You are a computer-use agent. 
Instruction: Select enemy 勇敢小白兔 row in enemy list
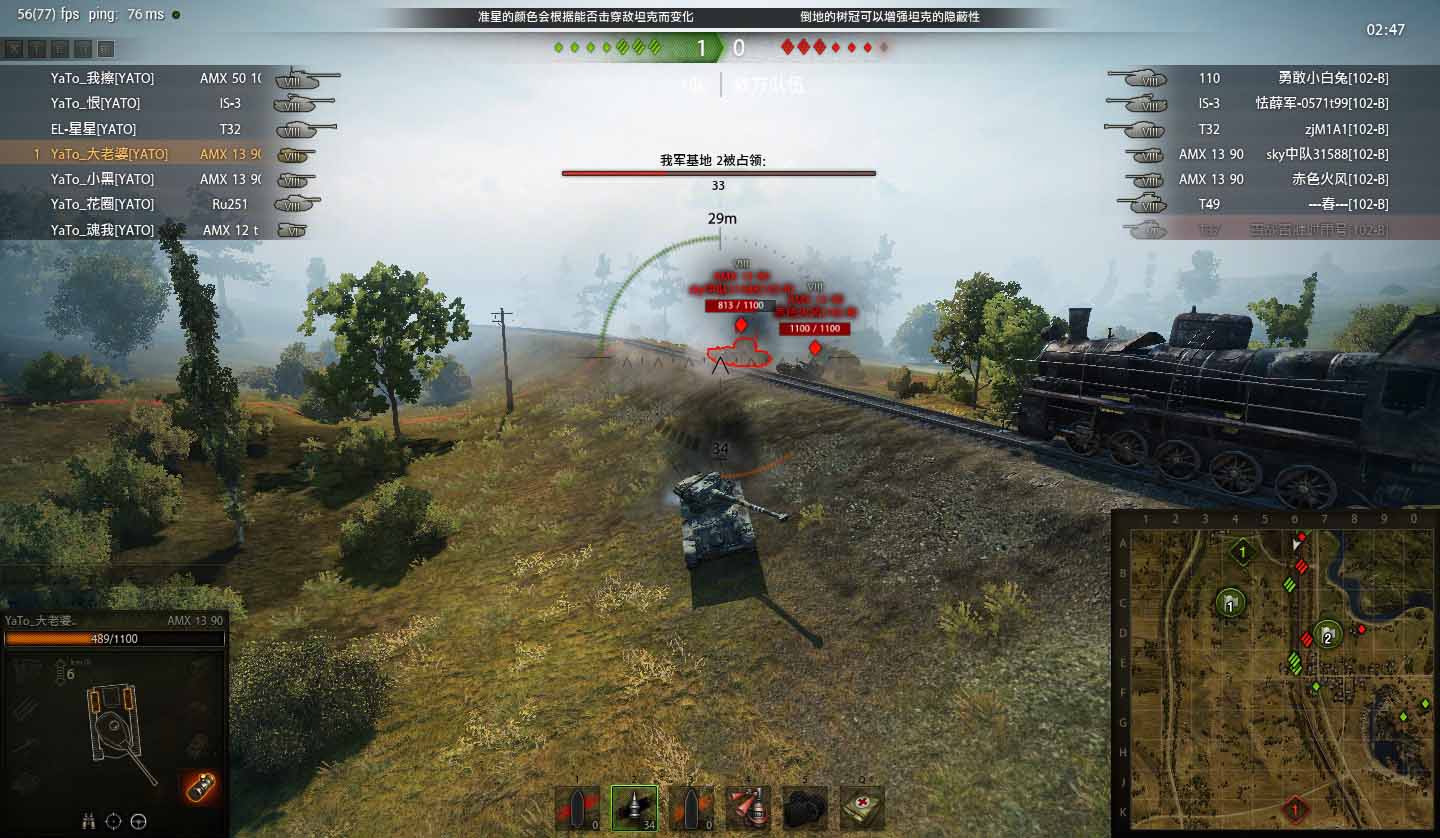[x=1290, y=78]
